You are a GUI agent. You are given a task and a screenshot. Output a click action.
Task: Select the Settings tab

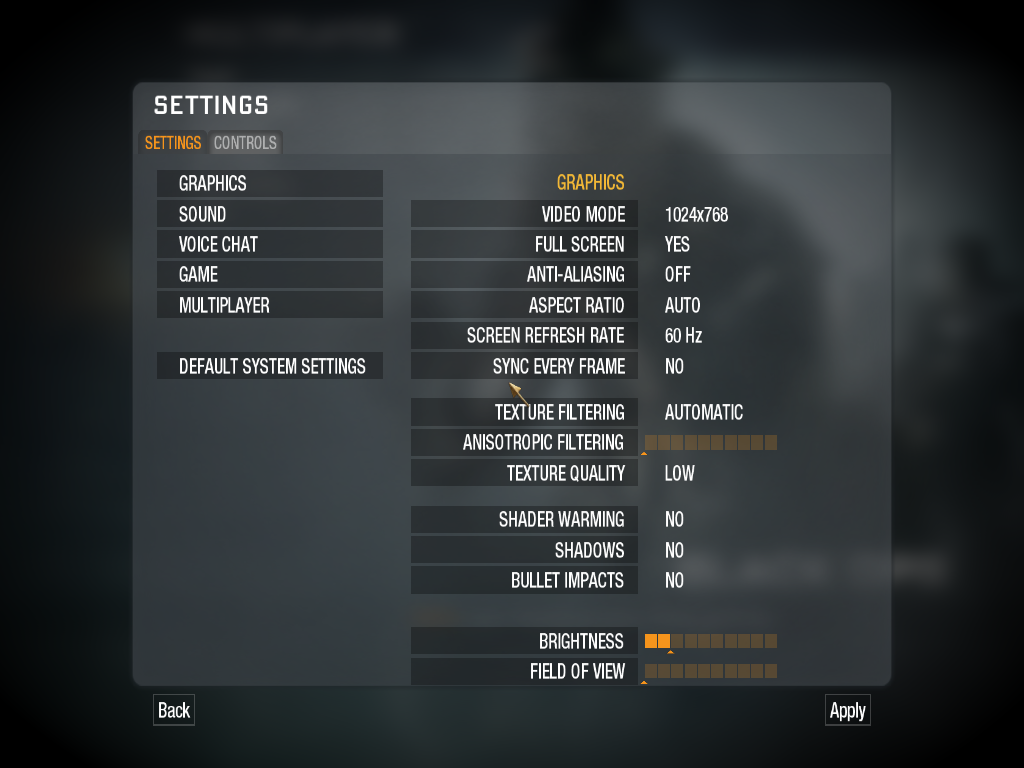click(x=173, y=143)
